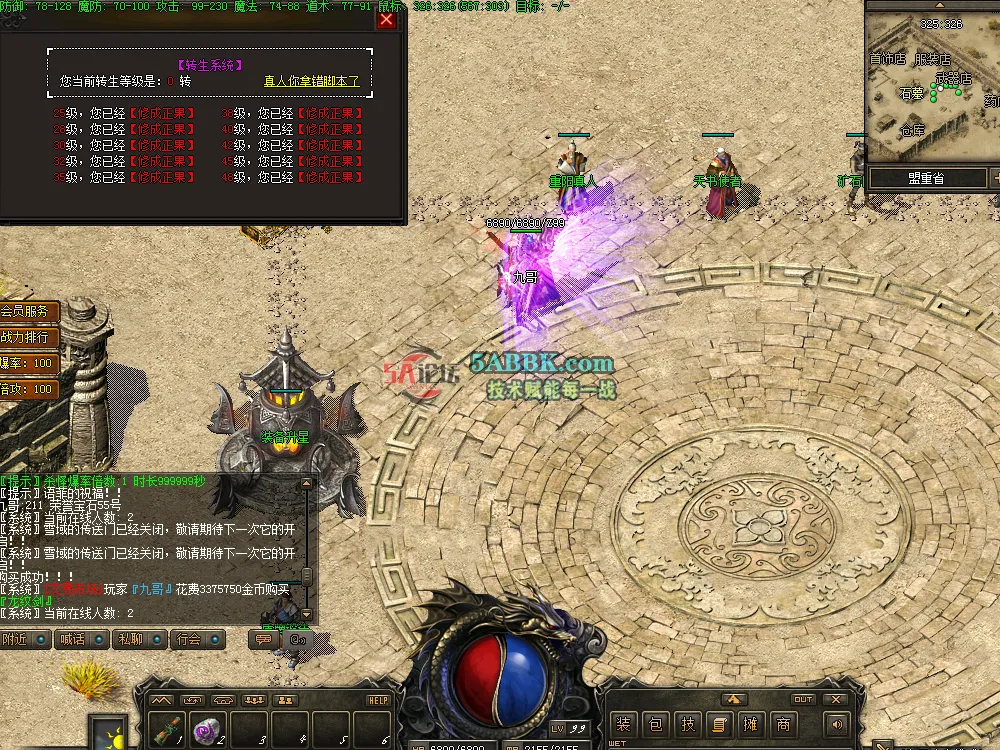The height and width of the screenshot is (750, 1000).
Task: Open the scroll-page icon beside 技
Action: click(x=719, y=725)
